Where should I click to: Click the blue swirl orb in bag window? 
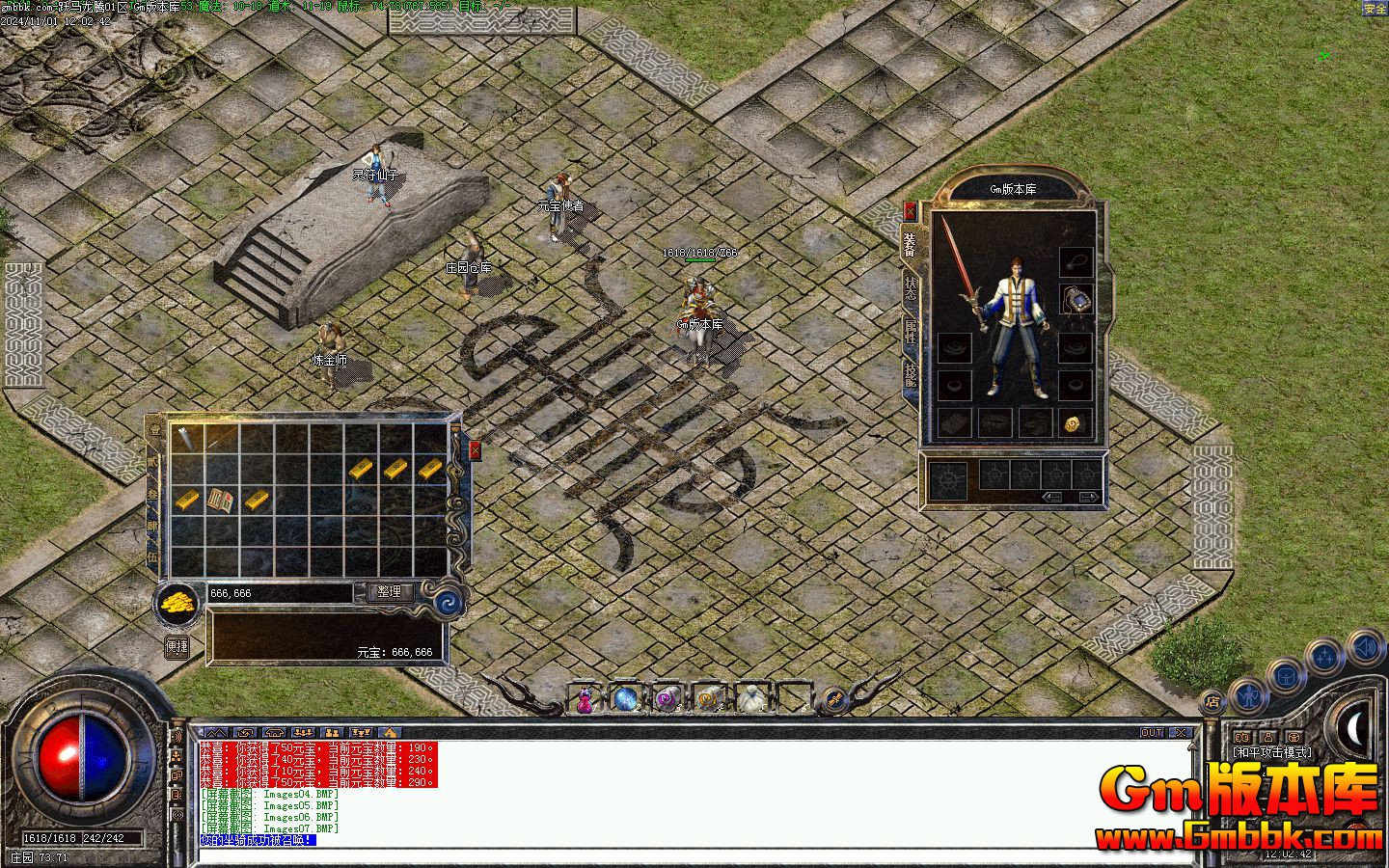(448, 603)
